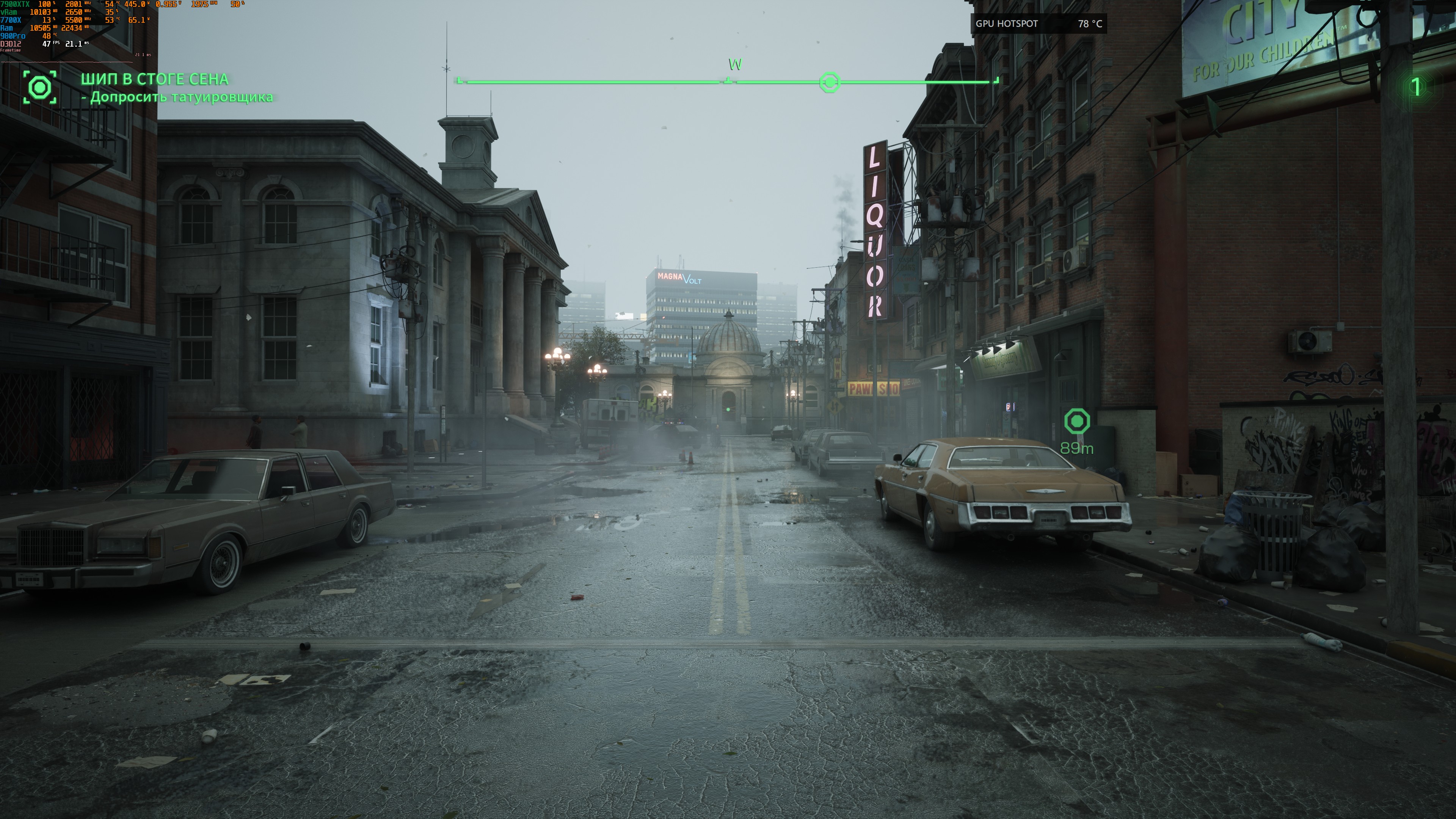Select the objective marker on the compass bar
Image resolution: width=1456 pixels, height=819 pixels.
829,83
